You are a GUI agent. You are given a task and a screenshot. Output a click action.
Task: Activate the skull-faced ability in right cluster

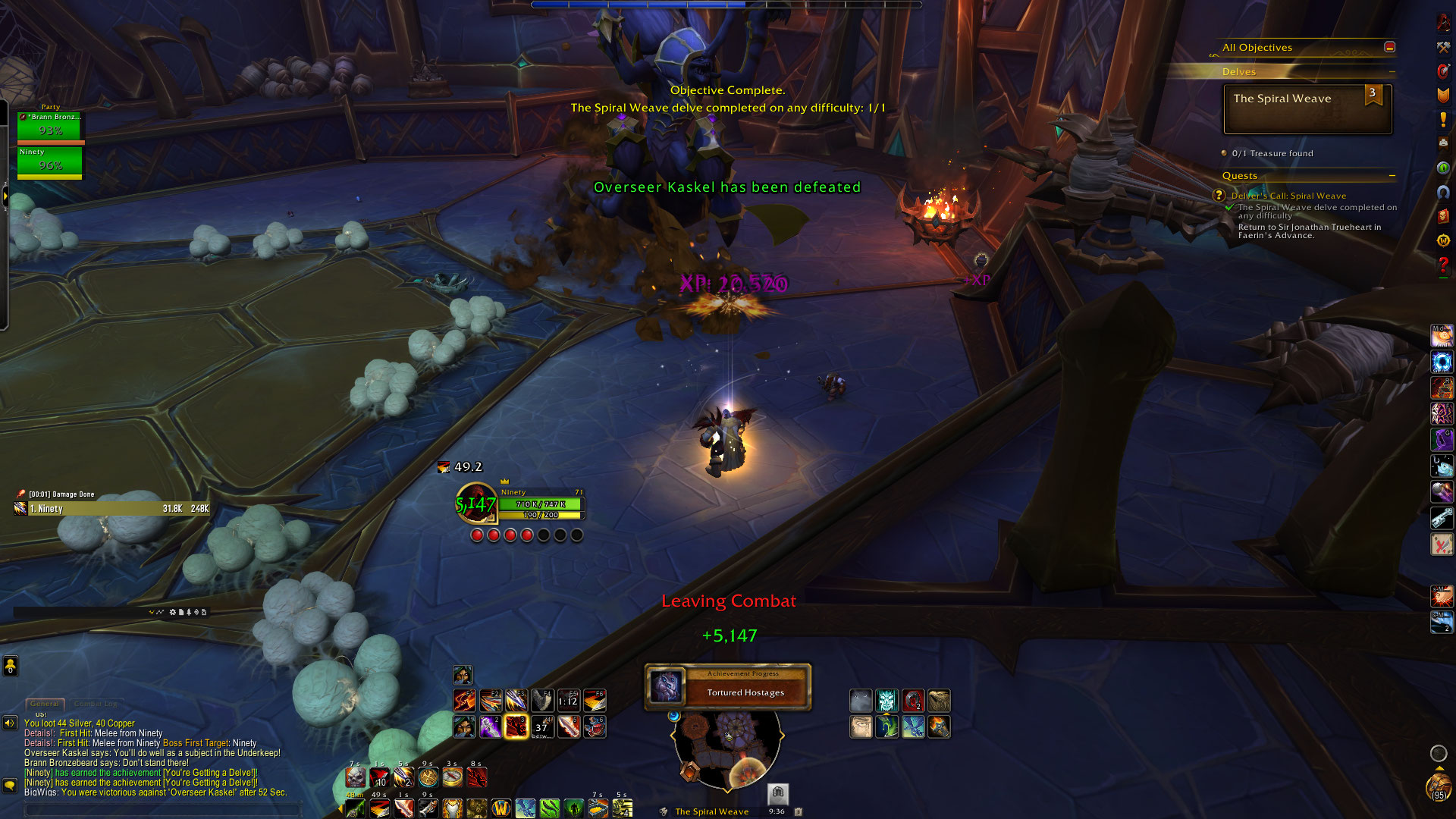coord(886,700)
